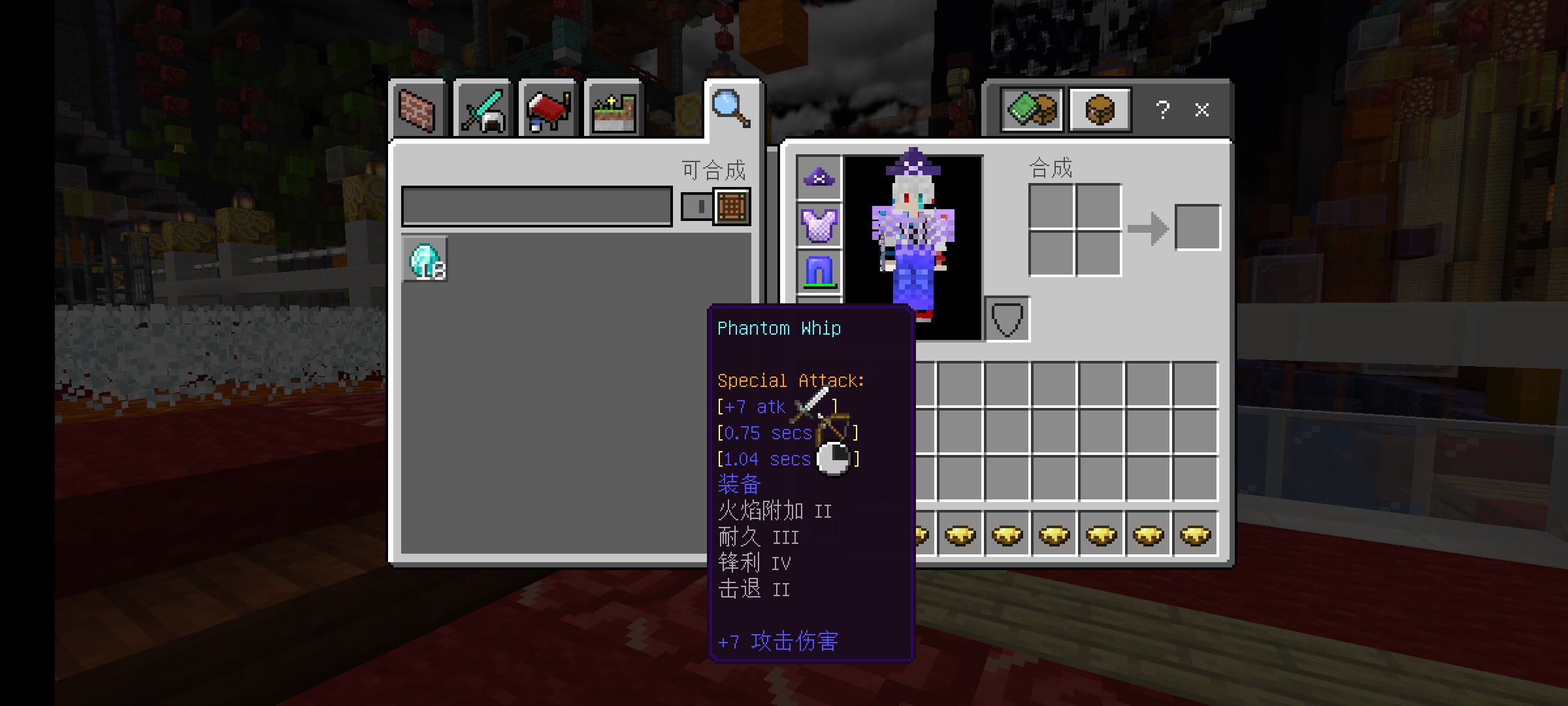Image resolution: width=1568 pixels, height=706 pixels.
Task: Select the grass block nature tab
Action: [x=613, y=110]
